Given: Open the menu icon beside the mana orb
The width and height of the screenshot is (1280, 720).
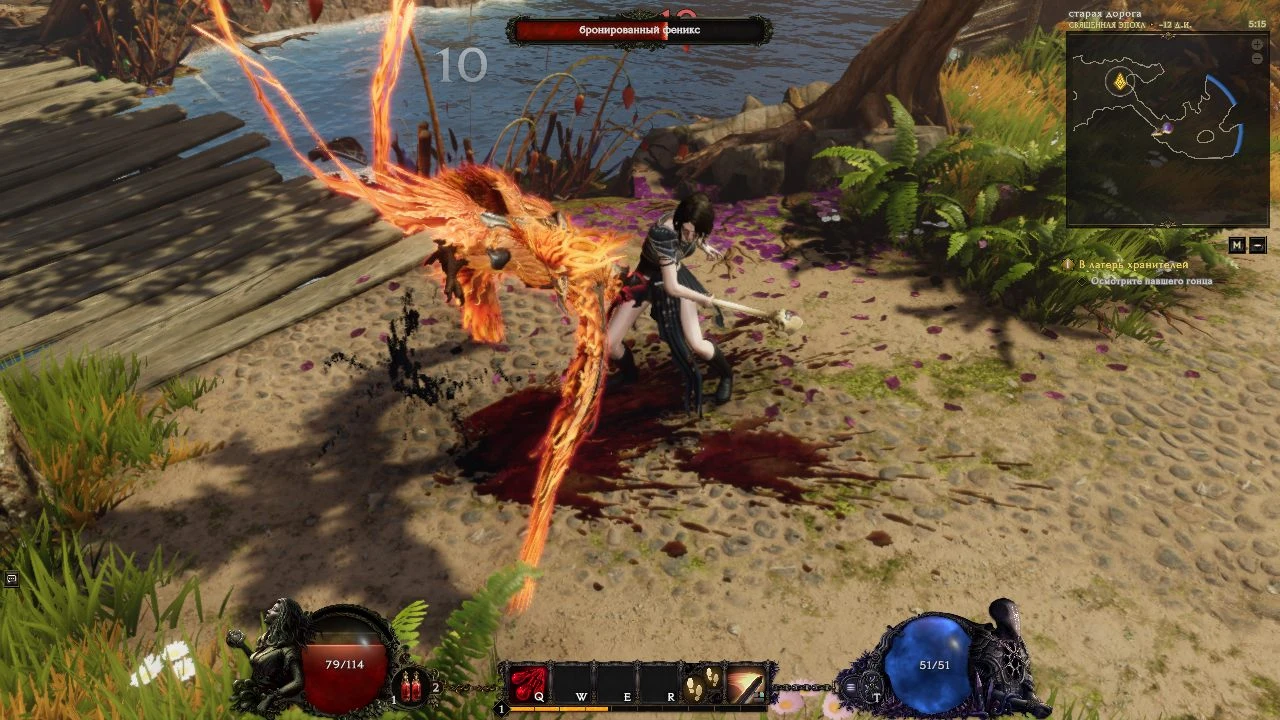Looking at the screenshot, I should pos(850,686).
